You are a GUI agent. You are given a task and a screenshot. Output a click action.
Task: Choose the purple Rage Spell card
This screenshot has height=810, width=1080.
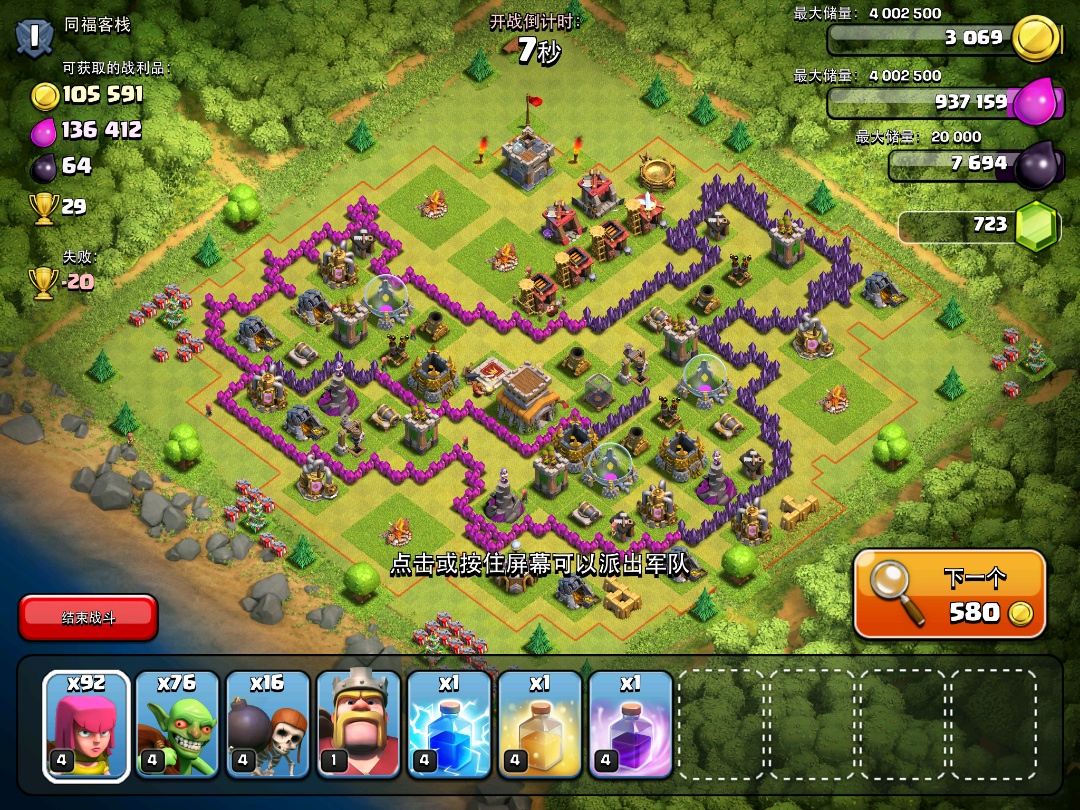point(631,726)
